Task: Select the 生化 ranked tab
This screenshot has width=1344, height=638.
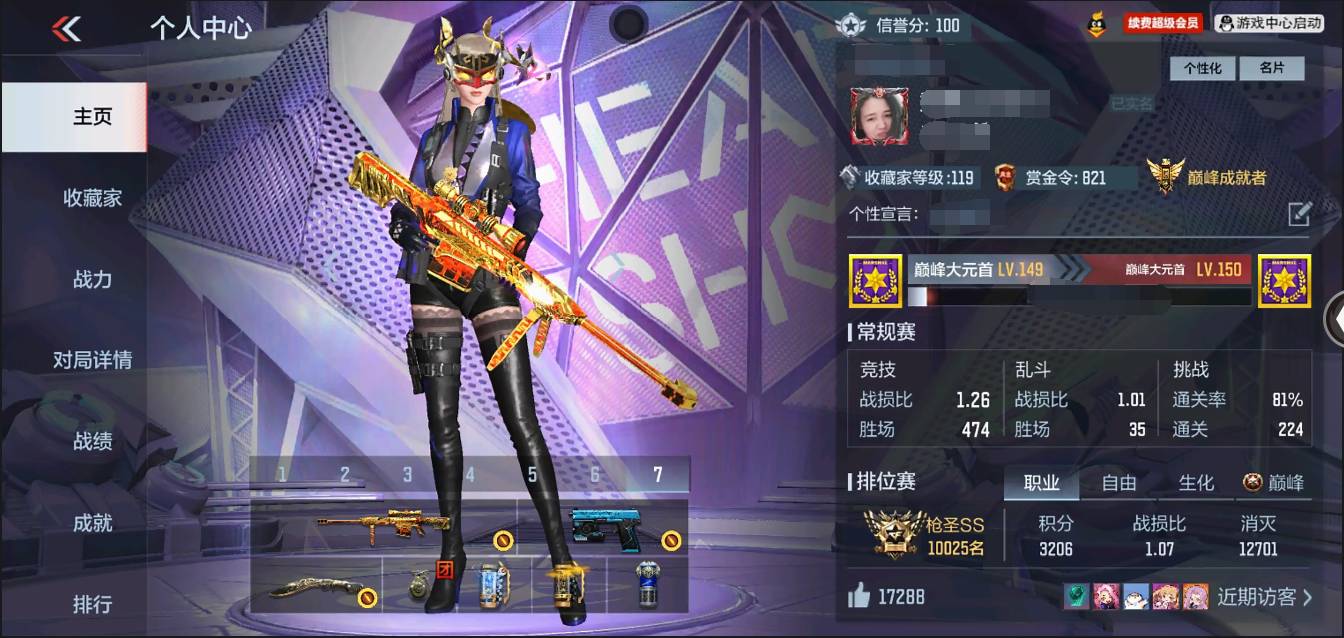Action: coord(1196,483)
